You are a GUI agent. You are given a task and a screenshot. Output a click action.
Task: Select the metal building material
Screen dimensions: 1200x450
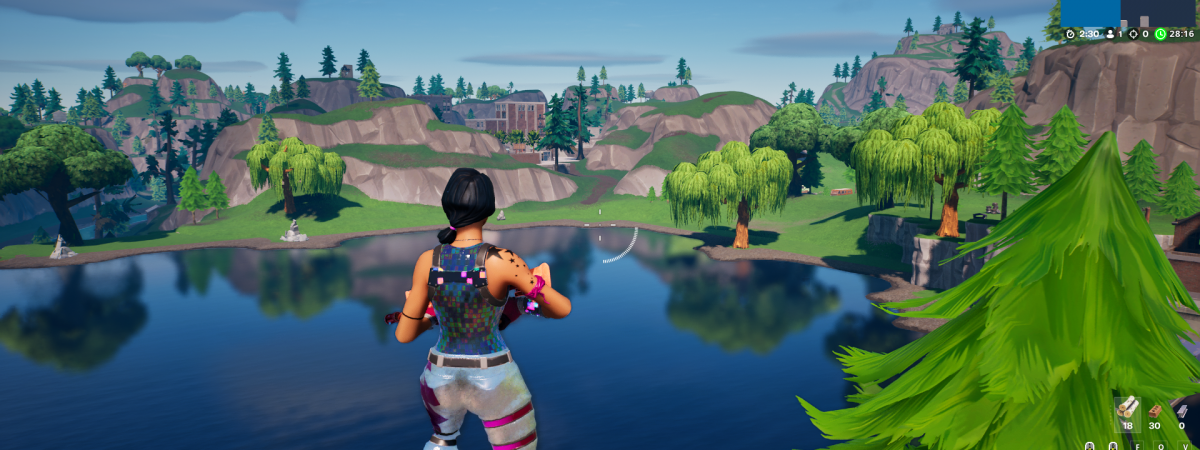click(x=1181, y=409)
